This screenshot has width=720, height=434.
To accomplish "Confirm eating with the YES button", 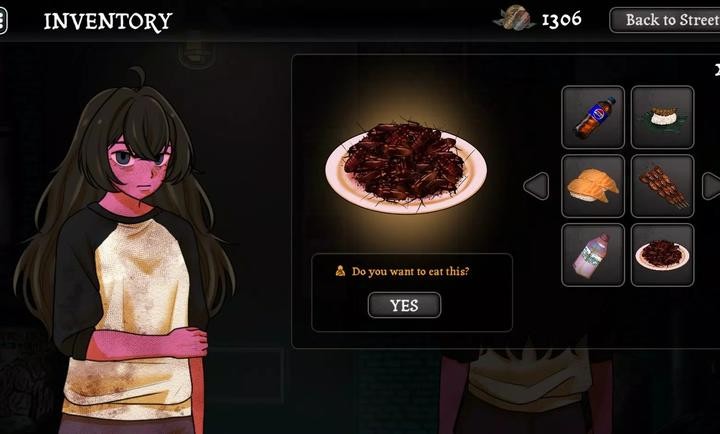I will tap(404, 305).
